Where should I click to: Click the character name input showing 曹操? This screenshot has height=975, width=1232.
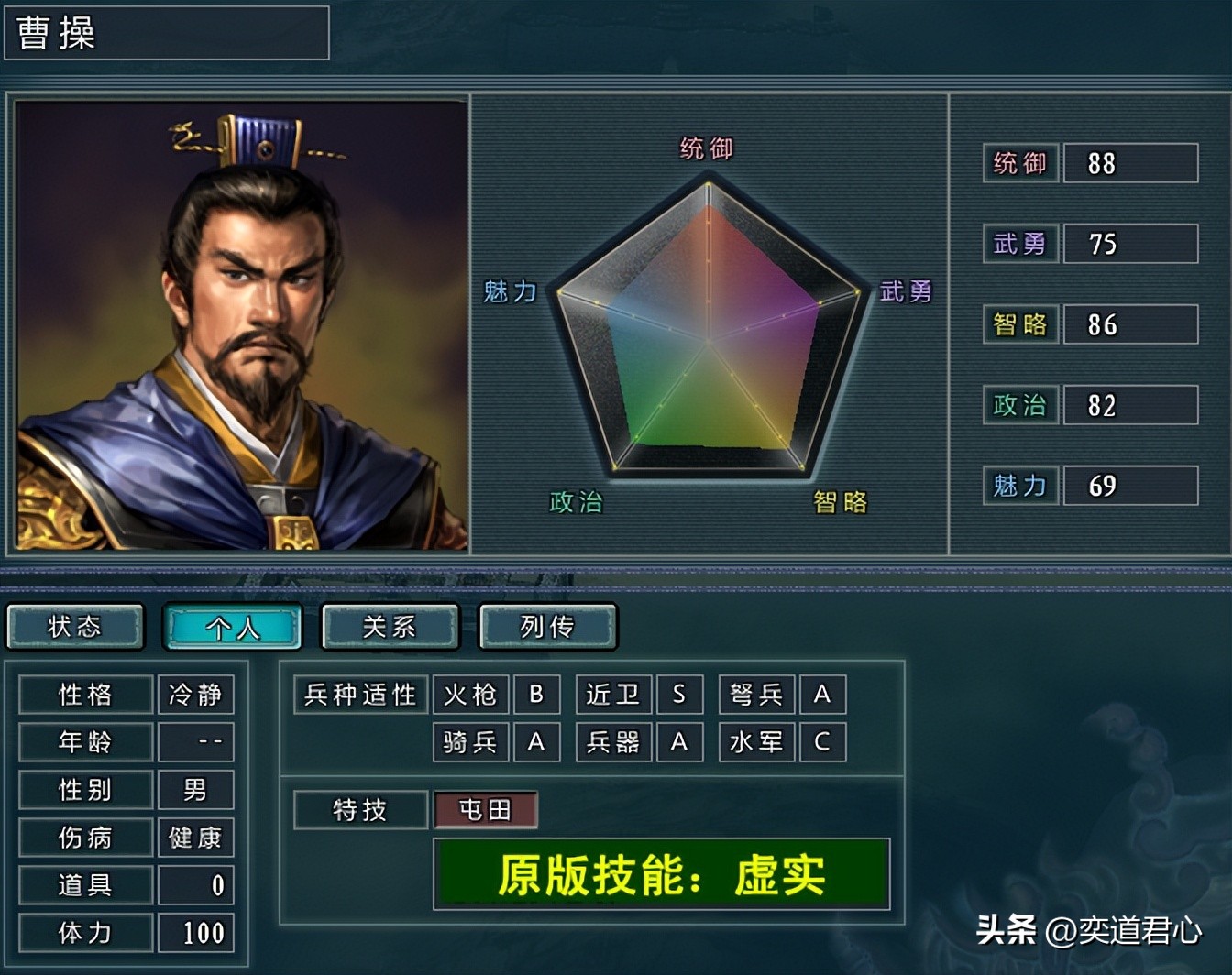(165, 34)
